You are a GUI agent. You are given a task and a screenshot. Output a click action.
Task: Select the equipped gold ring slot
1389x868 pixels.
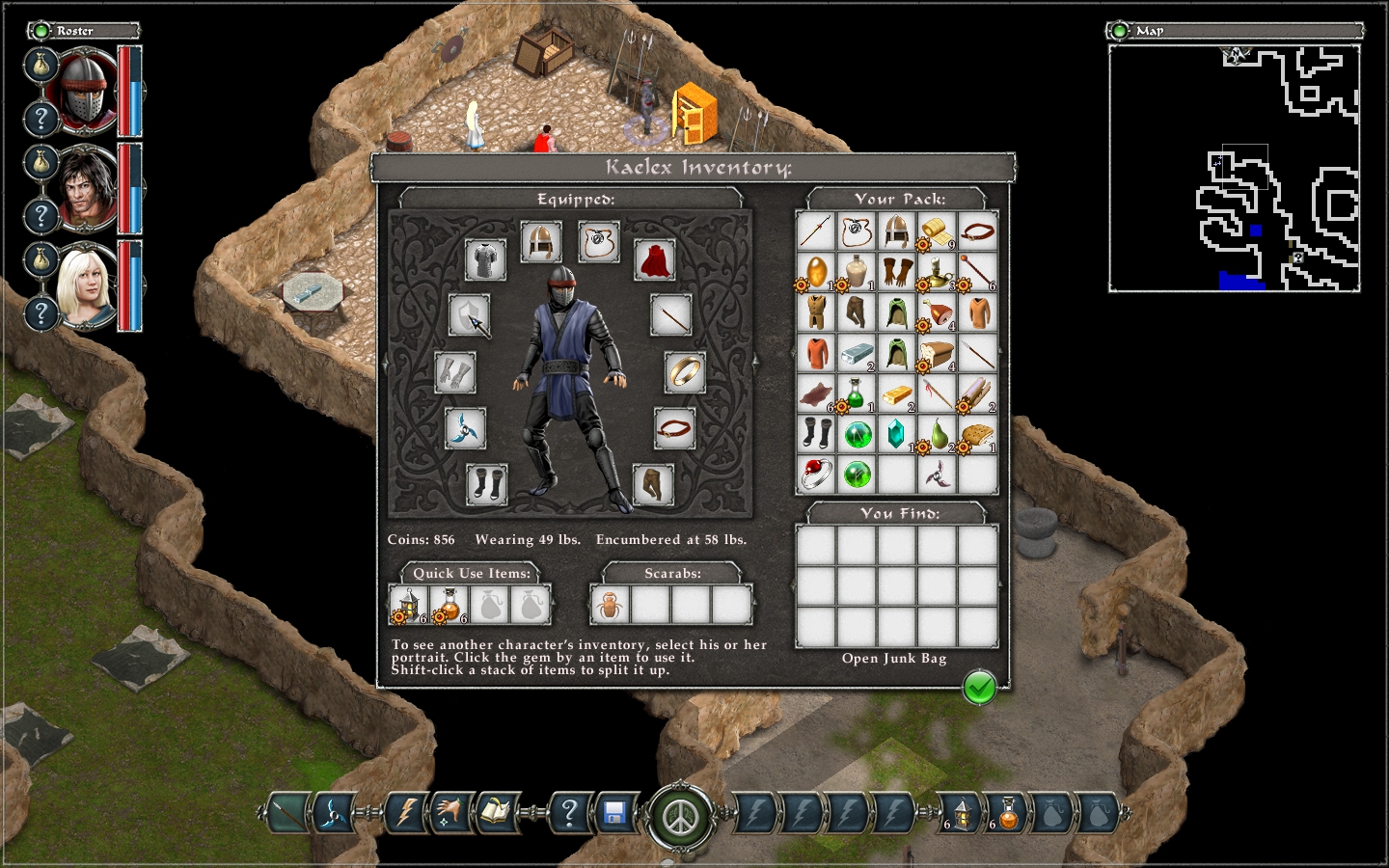coord(685,372)
